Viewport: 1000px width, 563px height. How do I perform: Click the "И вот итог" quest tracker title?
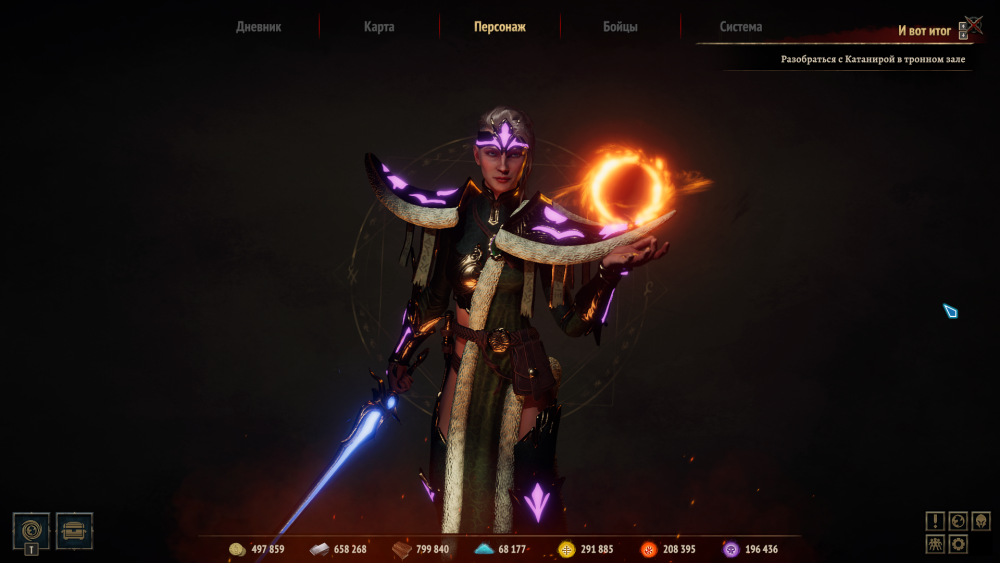[x=924, y=31]
